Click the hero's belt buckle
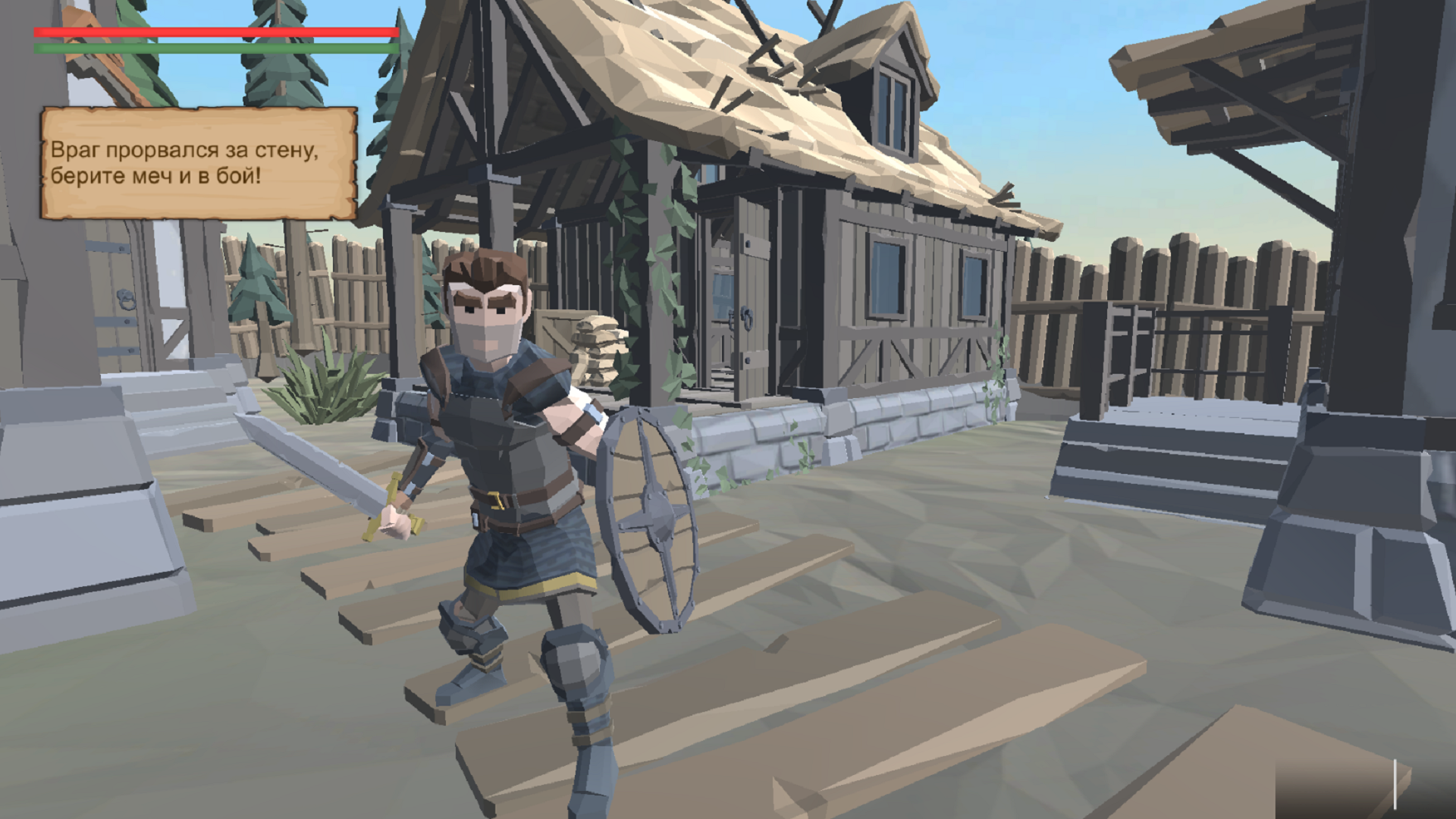The width and height of the screenshot is (1456, 819). 497,500
